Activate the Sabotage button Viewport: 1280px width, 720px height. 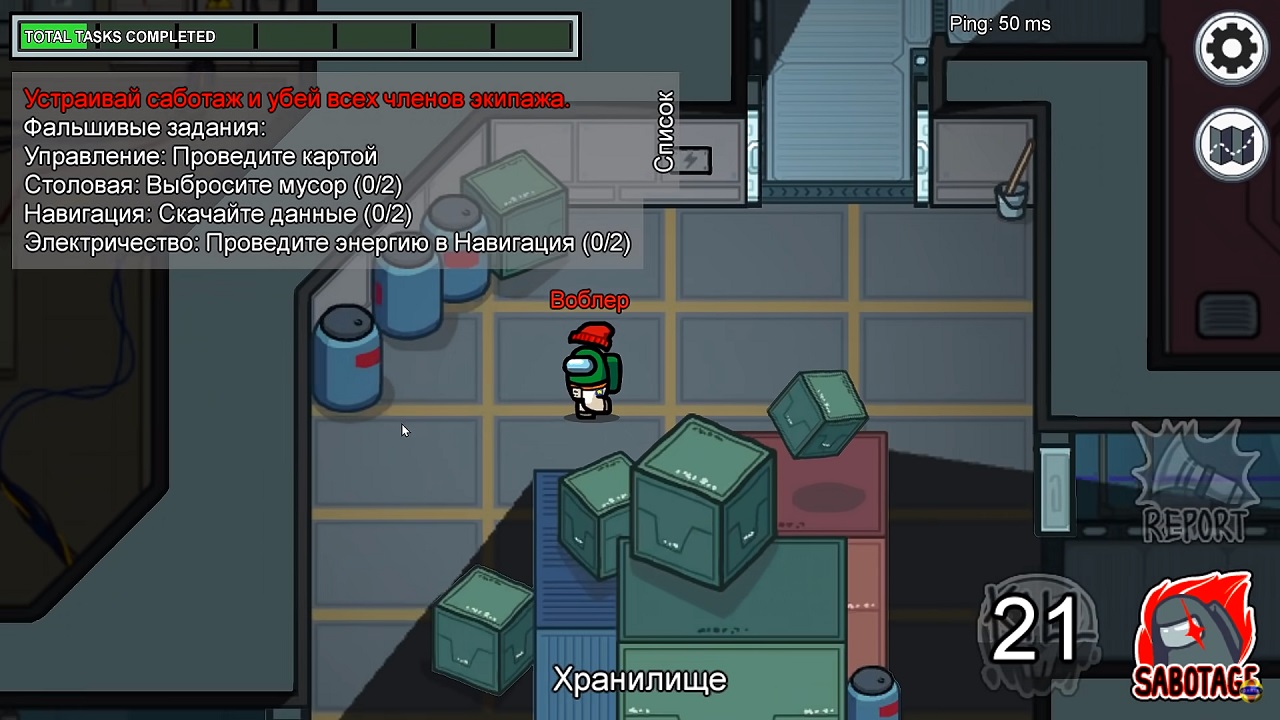[1195, 638]
